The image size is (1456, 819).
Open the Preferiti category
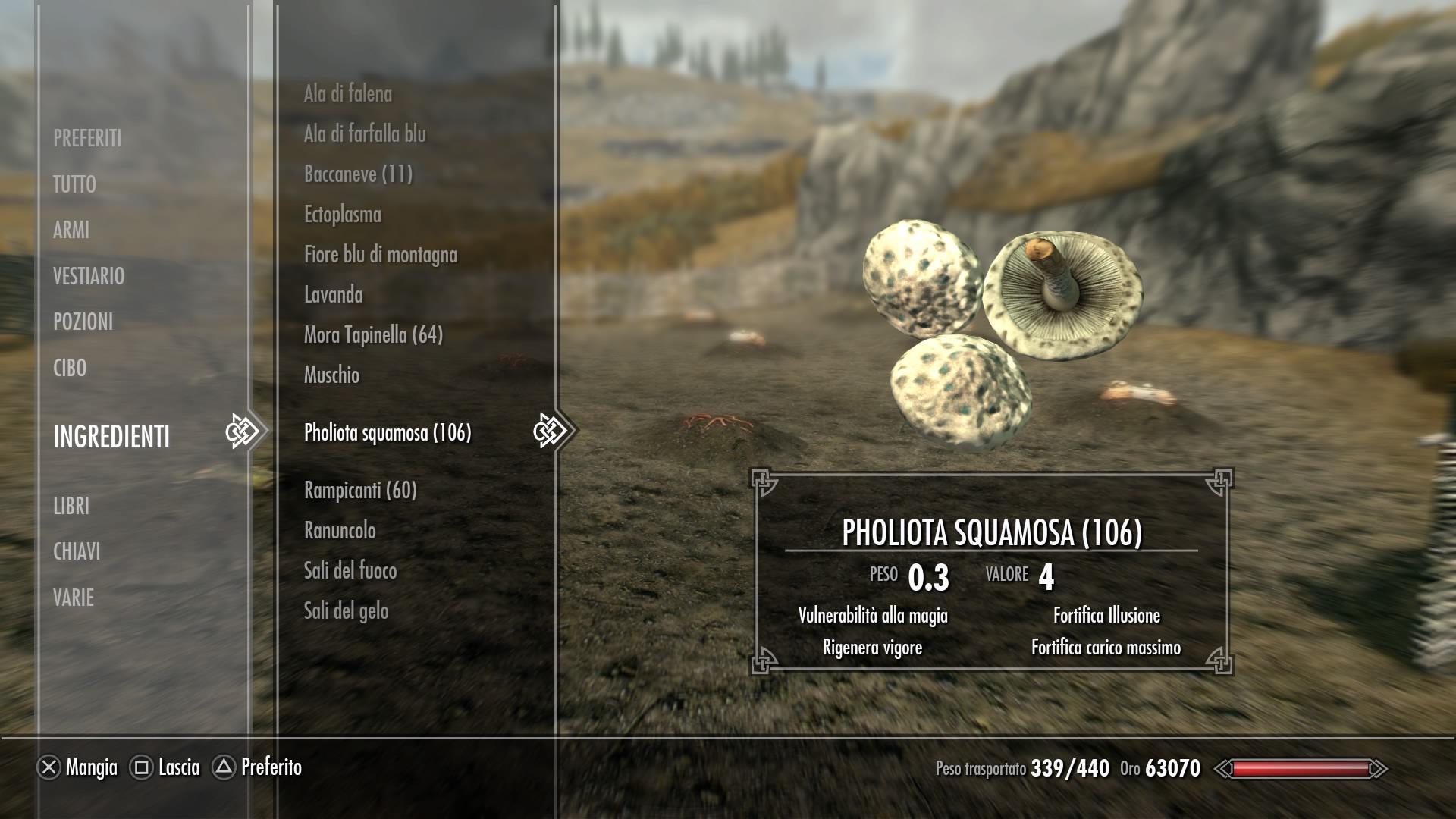[x=87, y=138]
